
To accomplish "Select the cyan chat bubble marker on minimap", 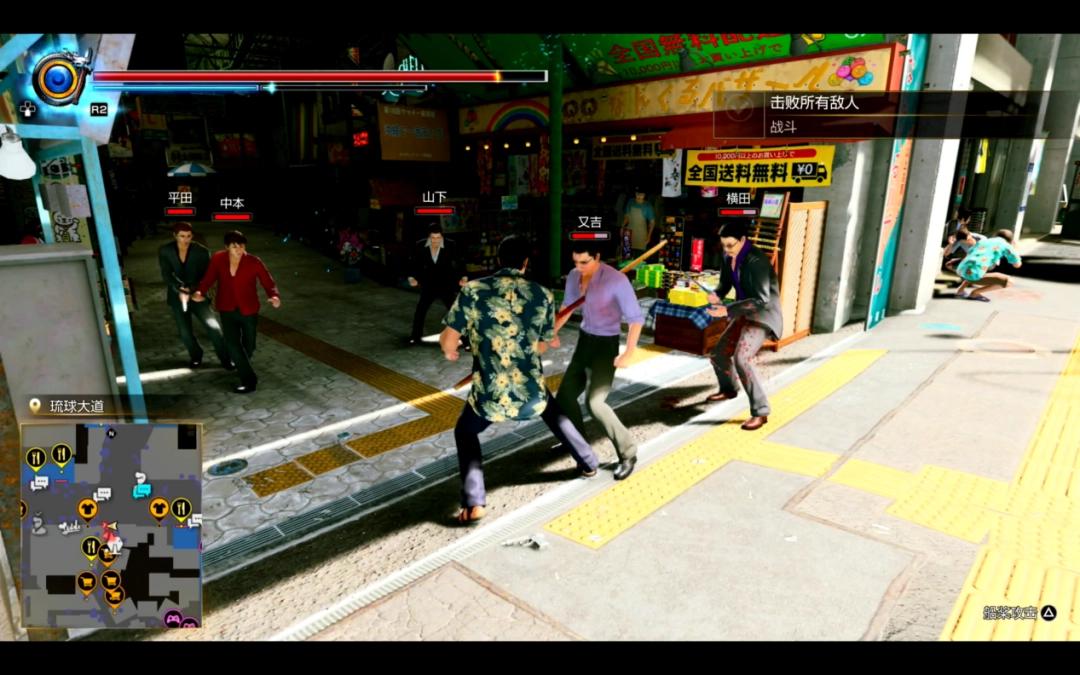I will pos(142,490).
